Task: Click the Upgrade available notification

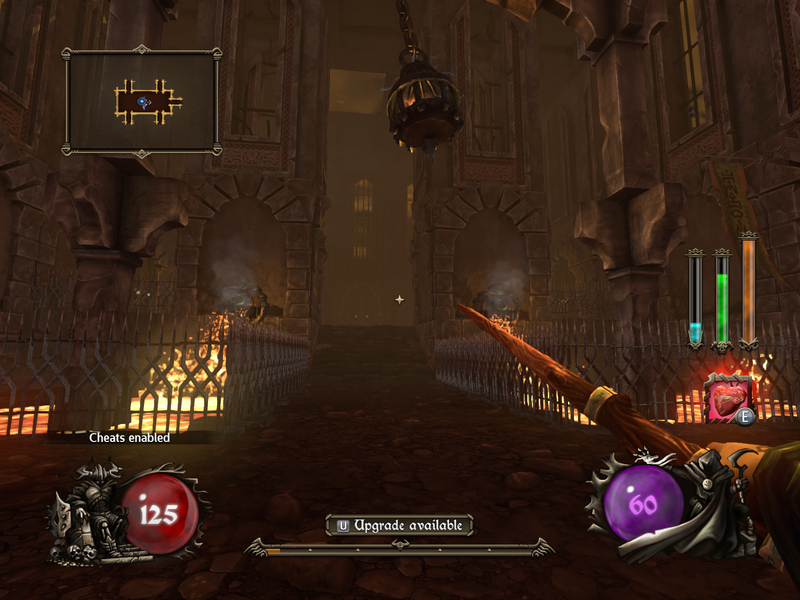Action: 399,524
